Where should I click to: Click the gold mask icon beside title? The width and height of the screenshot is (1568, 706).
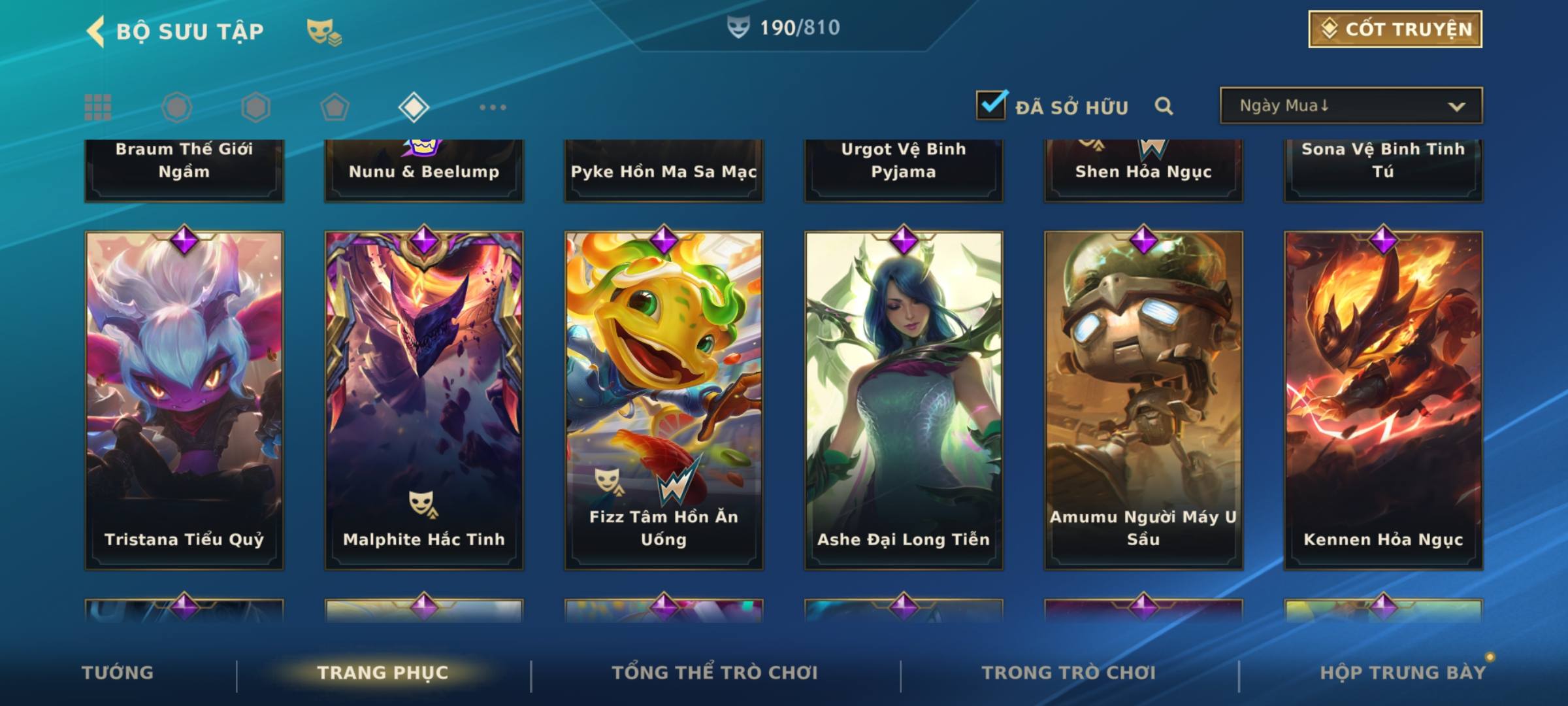[x=323, y=31]
